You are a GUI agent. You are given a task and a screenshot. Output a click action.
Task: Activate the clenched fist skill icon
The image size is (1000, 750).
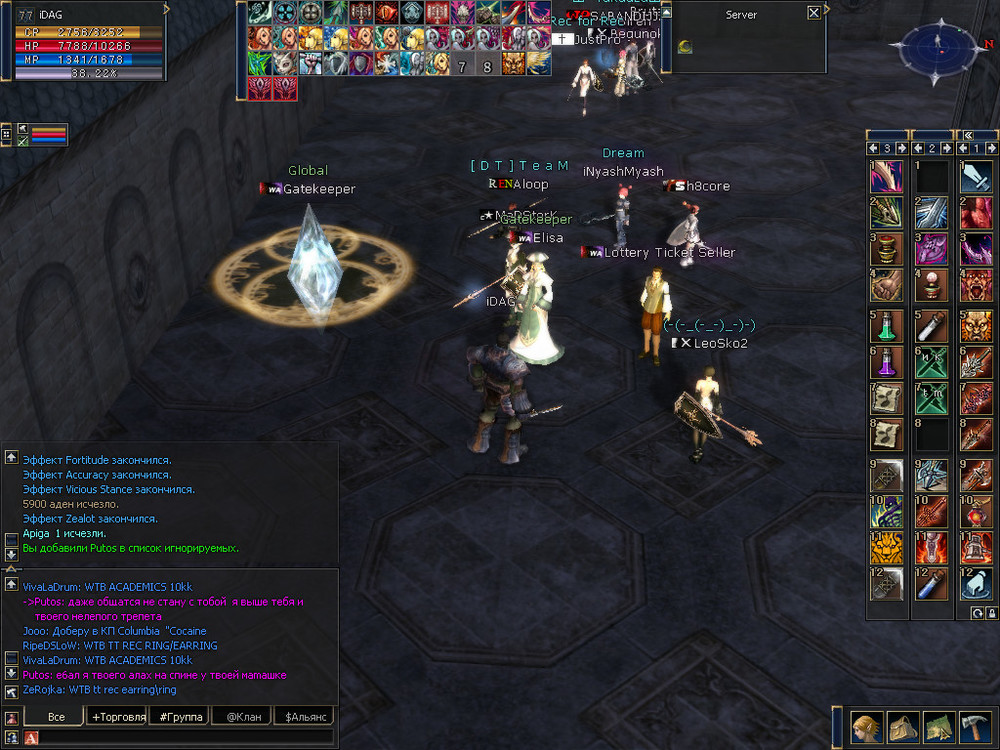887,284
